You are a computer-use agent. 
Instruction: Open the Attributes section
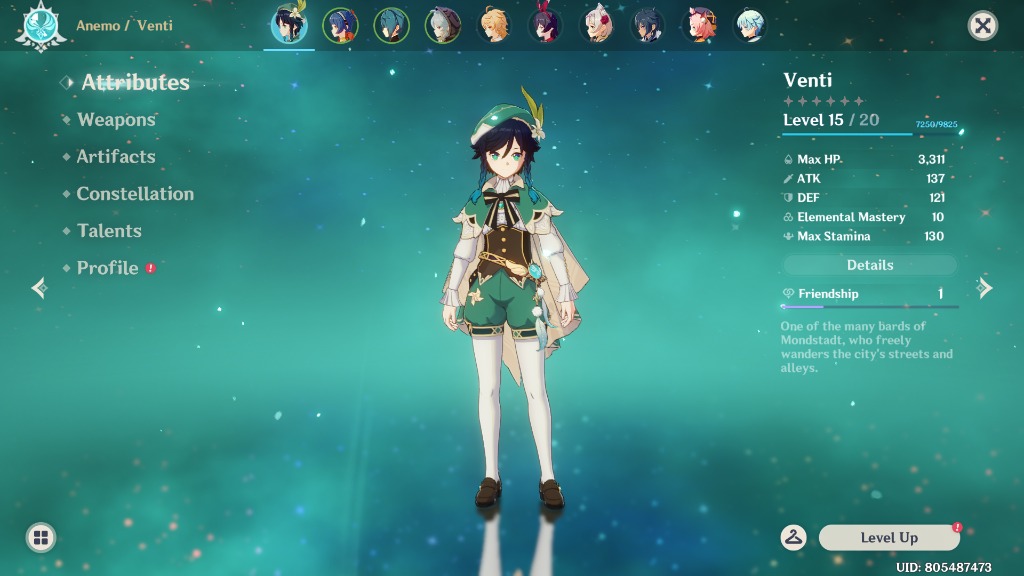135,82
